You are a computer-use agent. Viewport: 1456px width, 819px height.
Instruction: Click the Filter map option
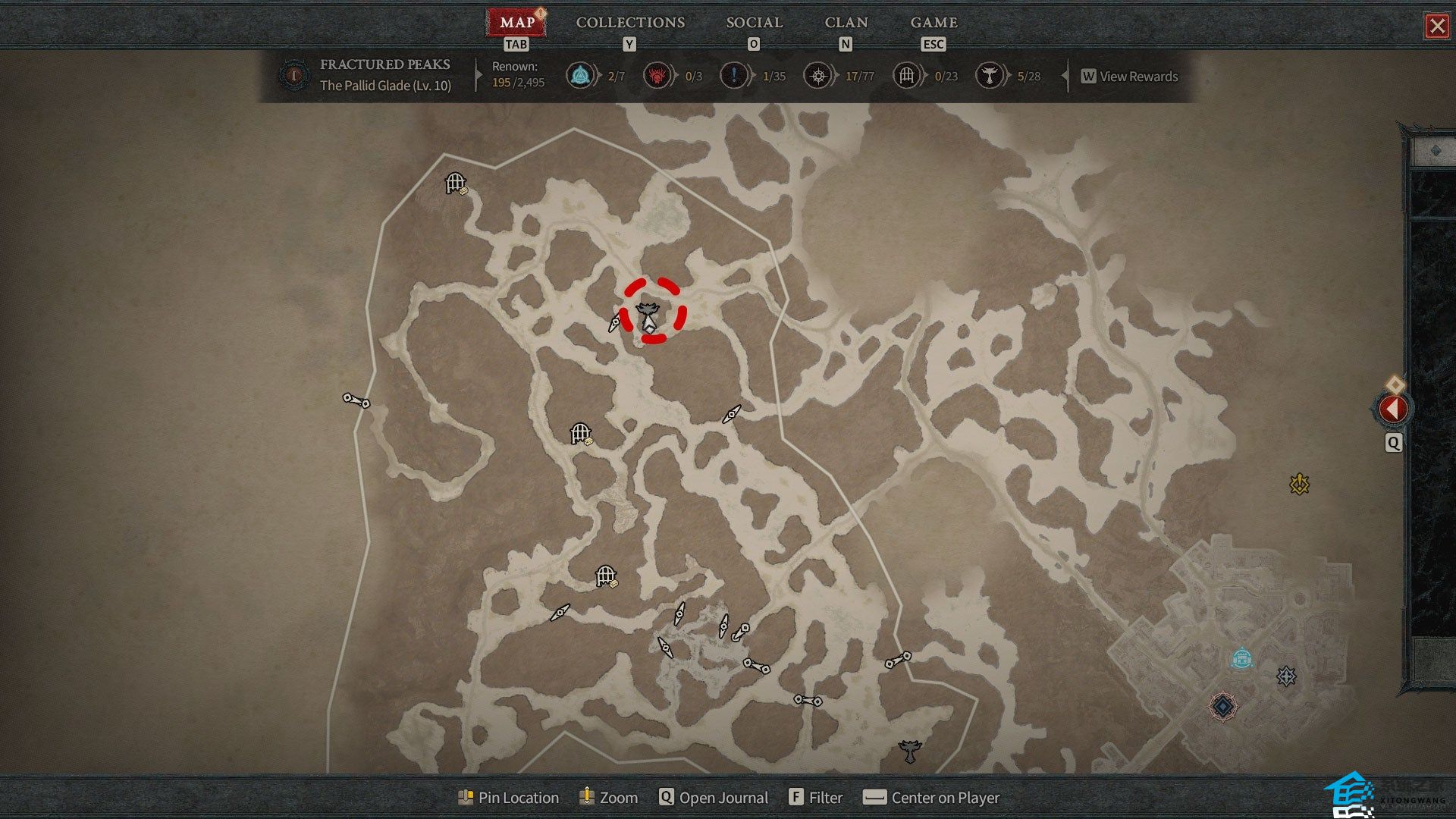point(816,798)
